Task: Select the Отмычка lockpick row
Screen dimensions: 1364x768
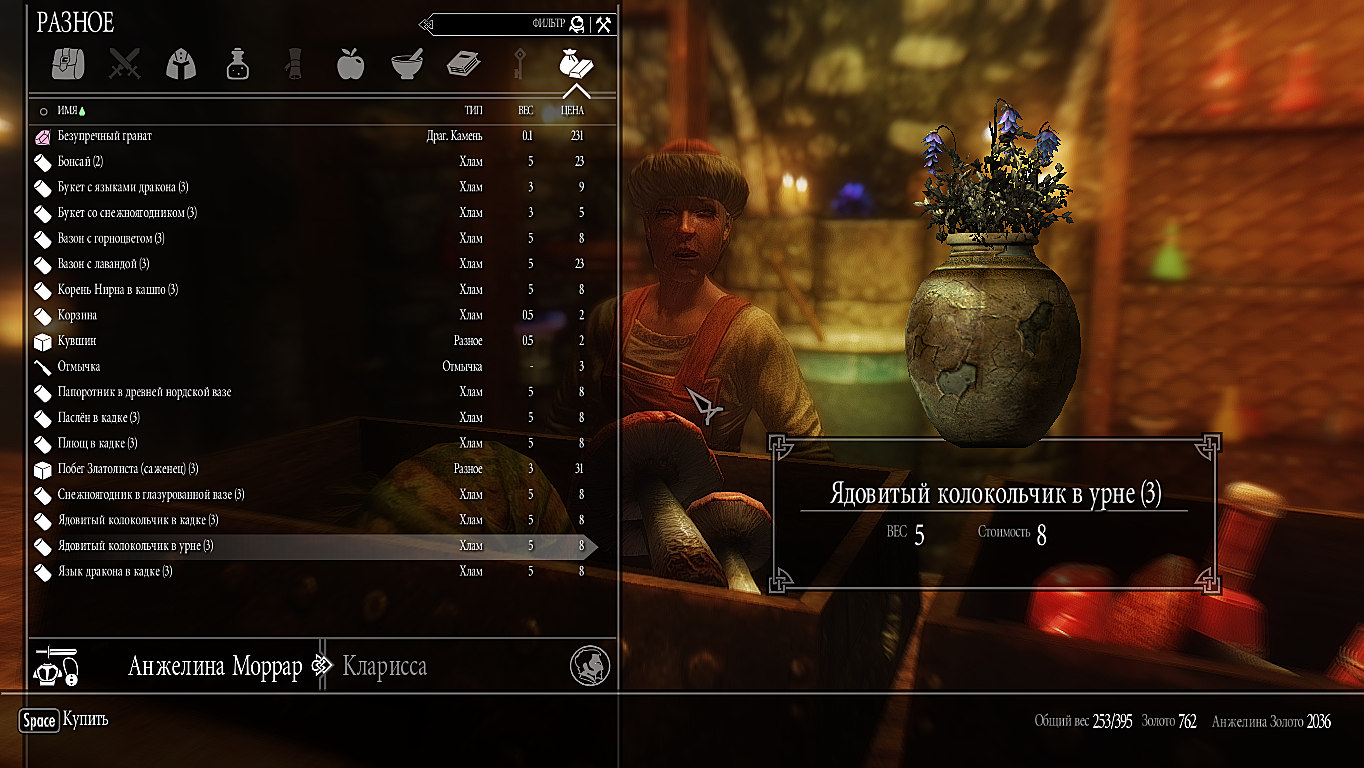Action: pos(79,367)
